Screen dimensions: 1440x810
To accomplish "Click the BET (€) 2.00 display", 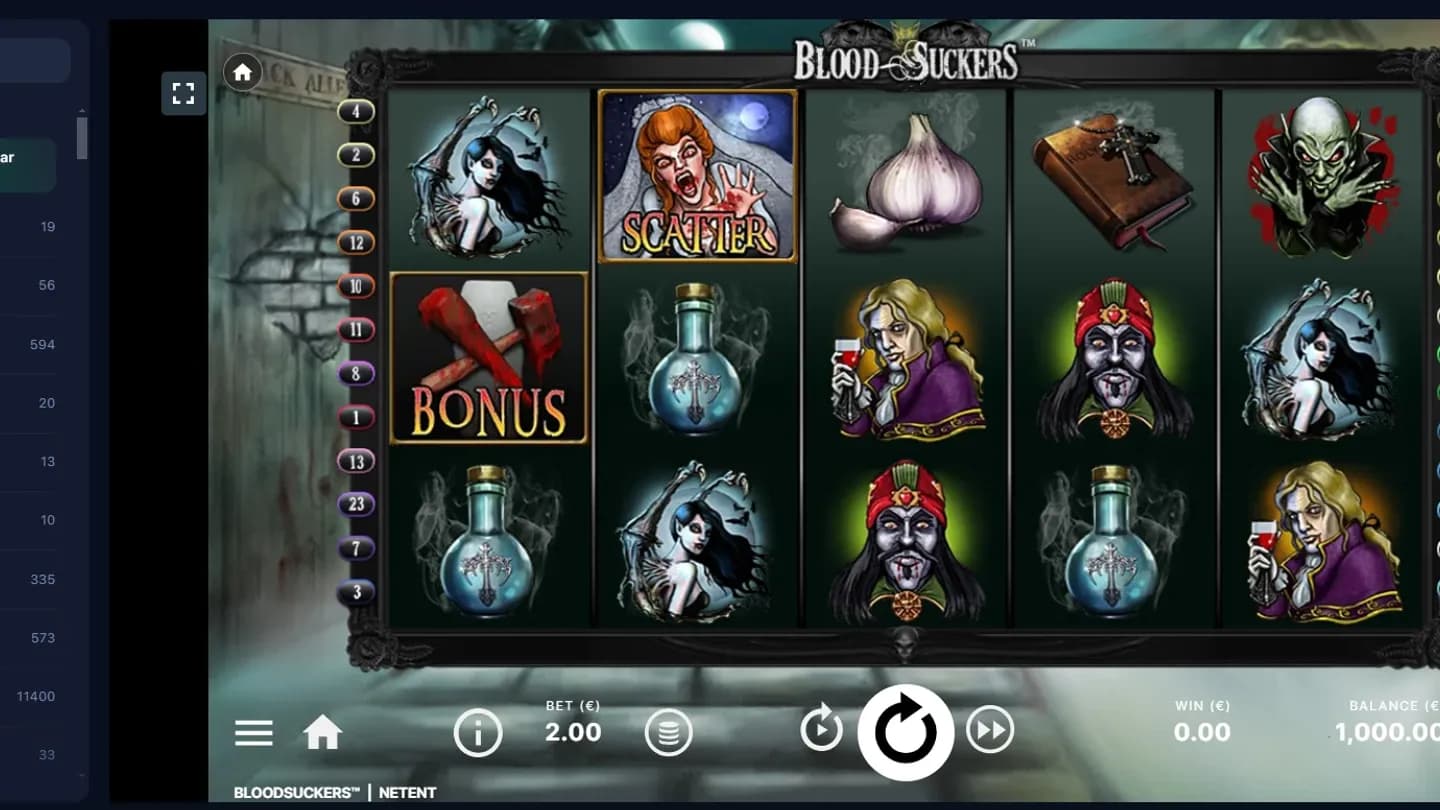I will (572, 722).
